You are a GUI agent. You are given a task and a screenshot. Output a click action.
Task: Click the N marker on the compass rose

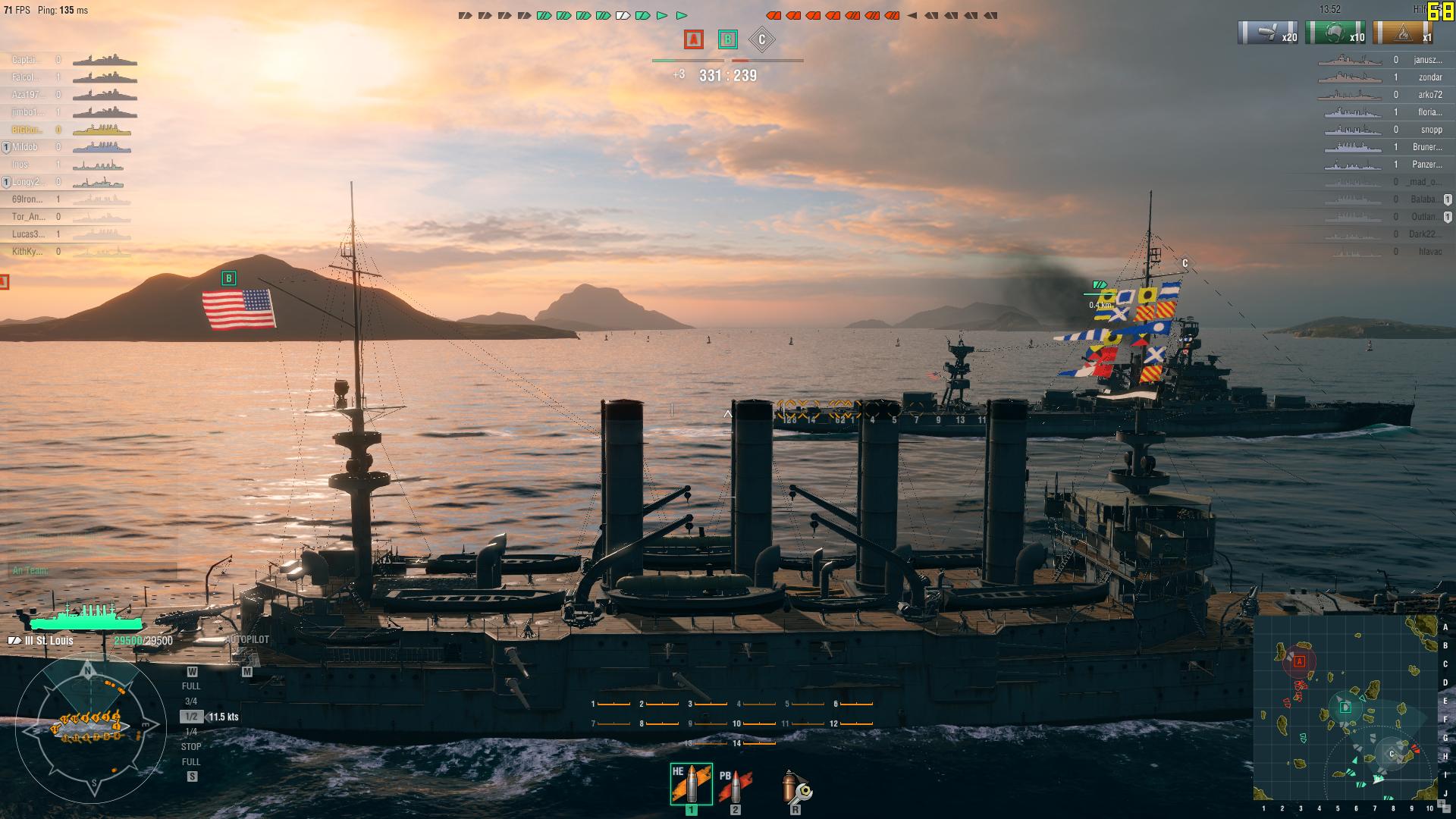click(89, 670)
